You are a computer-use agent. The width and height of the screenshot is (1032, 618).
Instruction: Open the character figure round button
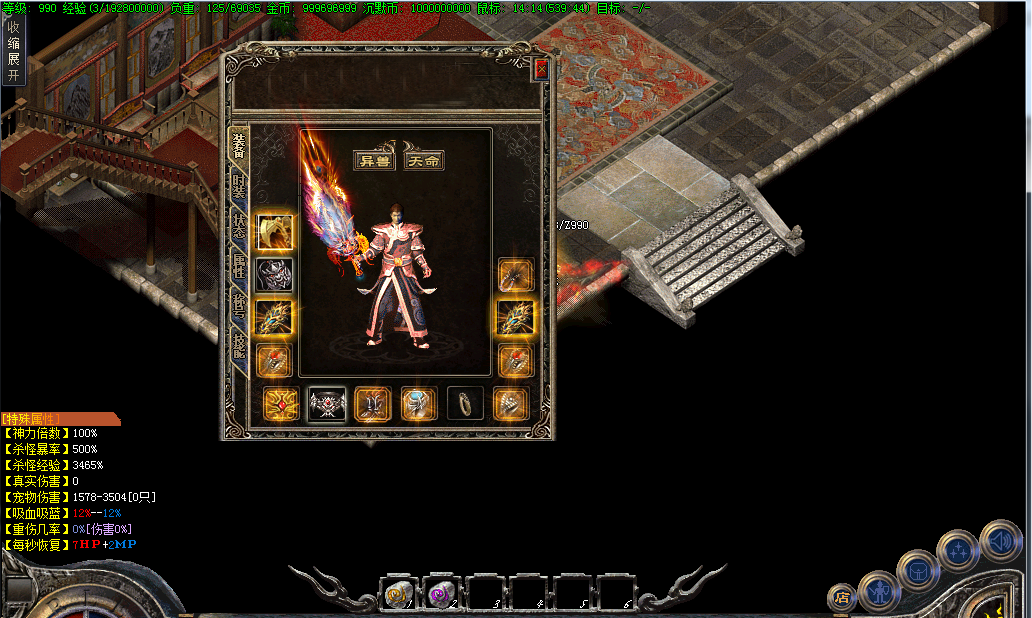[879, 591]
